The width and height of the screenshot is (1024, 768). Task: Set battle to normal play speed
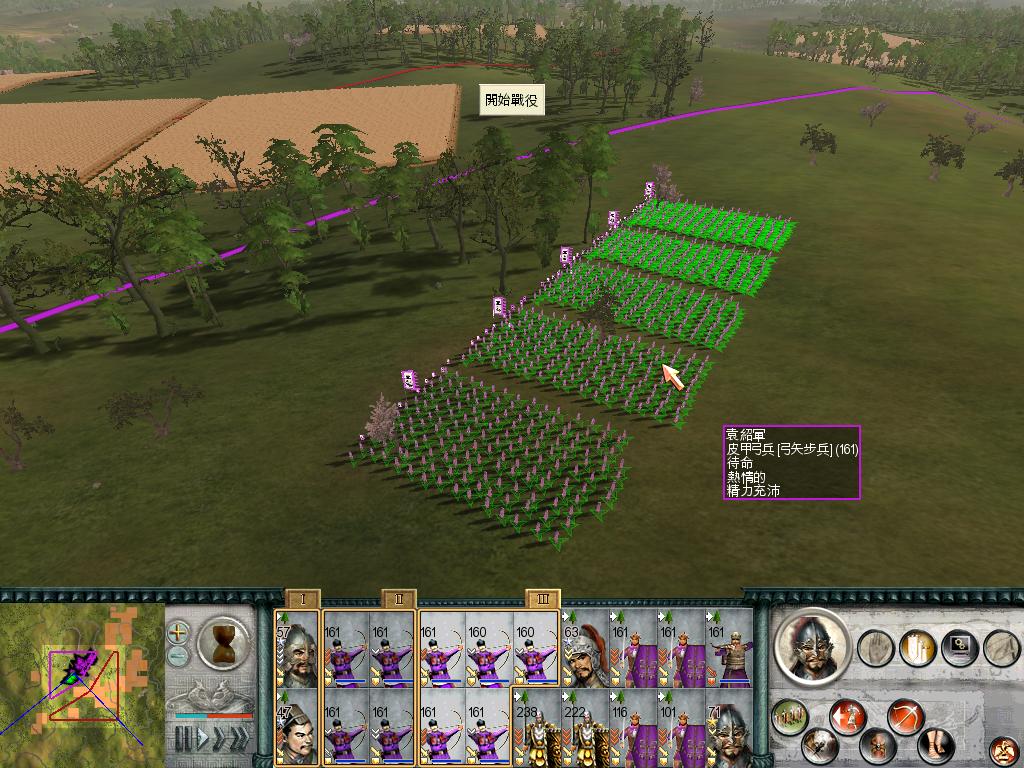[x=203, y=739]
